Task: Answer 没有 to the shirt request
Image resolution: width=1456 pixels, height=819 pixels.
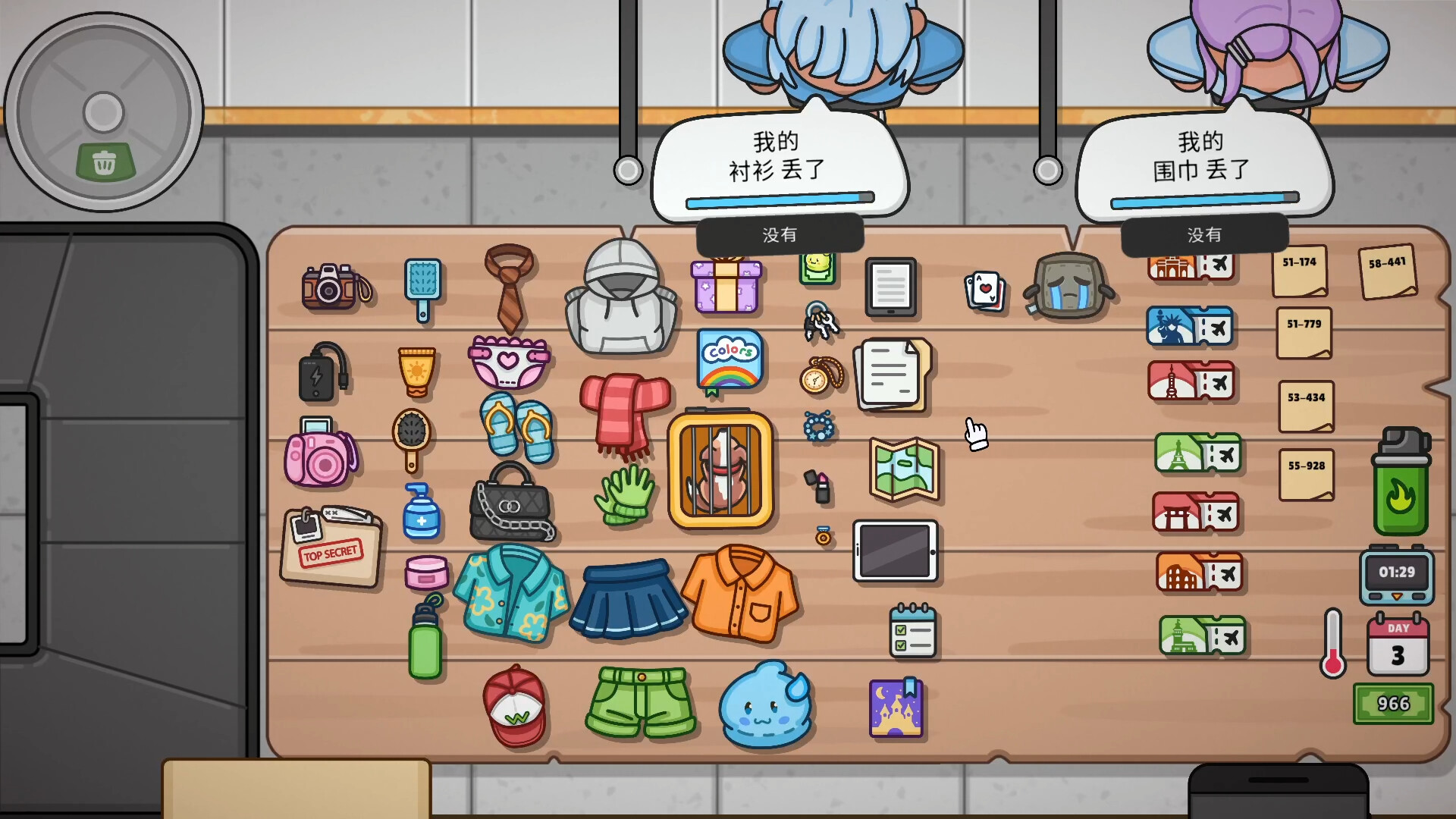Action: (780, 235)
